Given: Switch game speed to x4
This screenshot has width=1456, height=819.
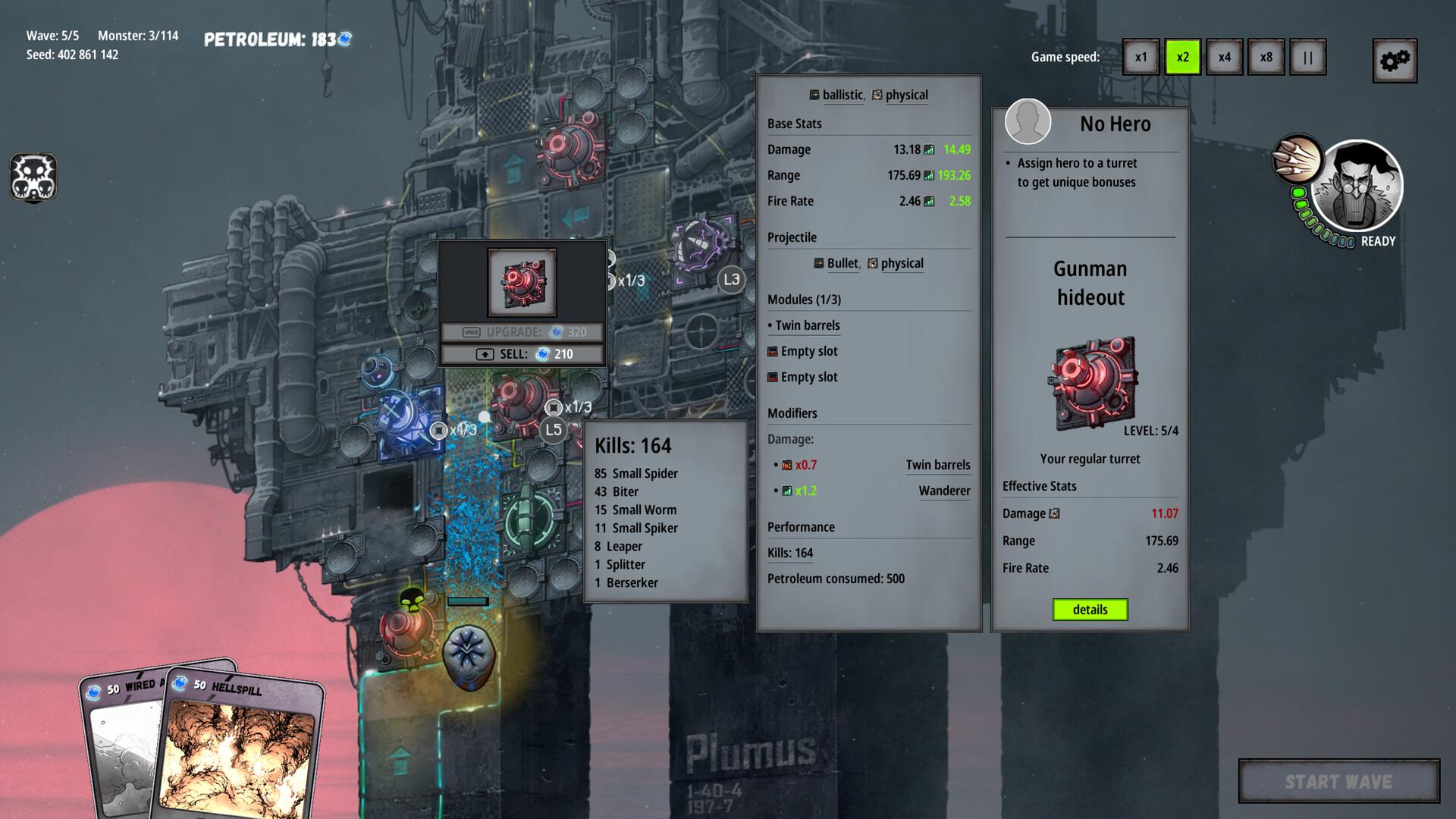Looking at the screenshot, I should pyautogui.click(x=1224, y=58).
